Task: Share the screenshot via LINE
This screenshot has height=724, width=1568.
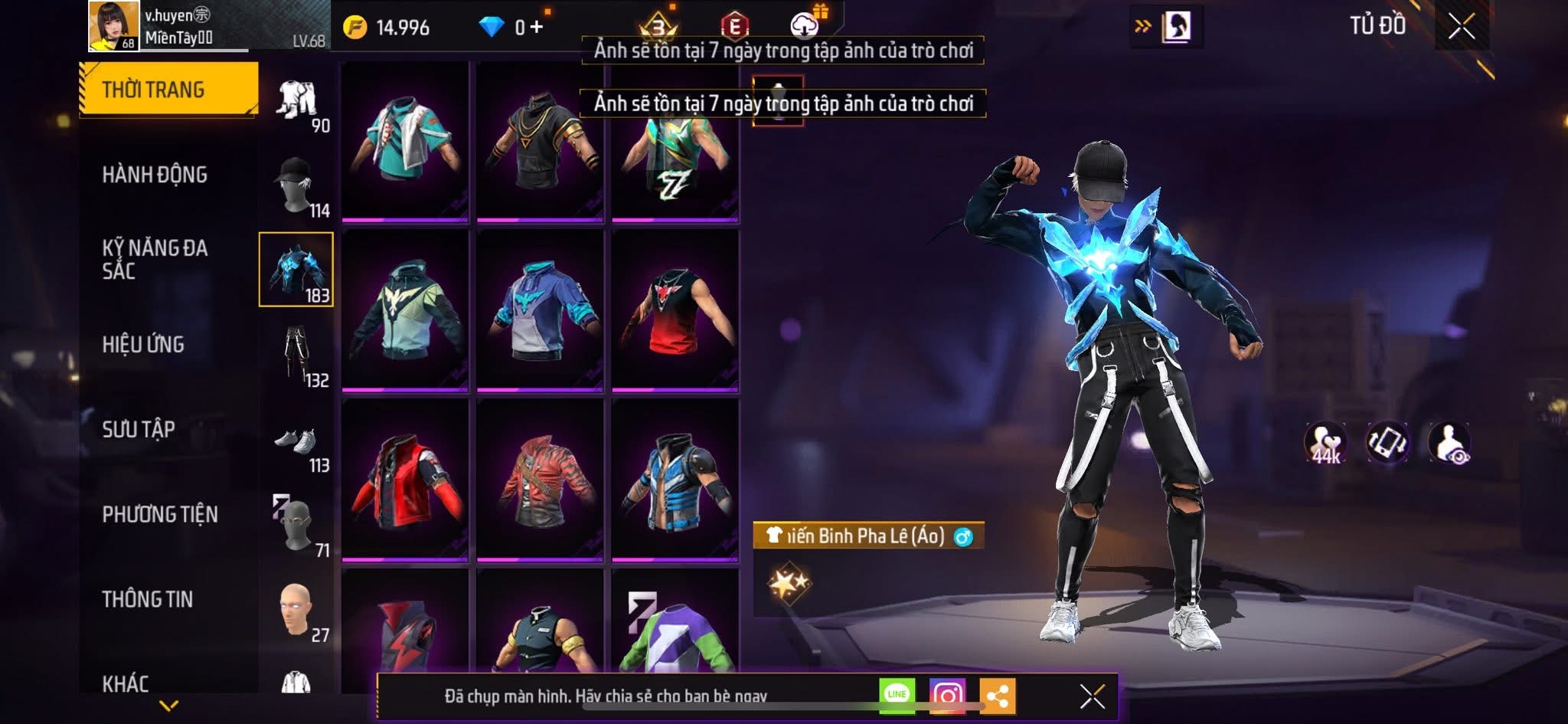Action: 897,695
